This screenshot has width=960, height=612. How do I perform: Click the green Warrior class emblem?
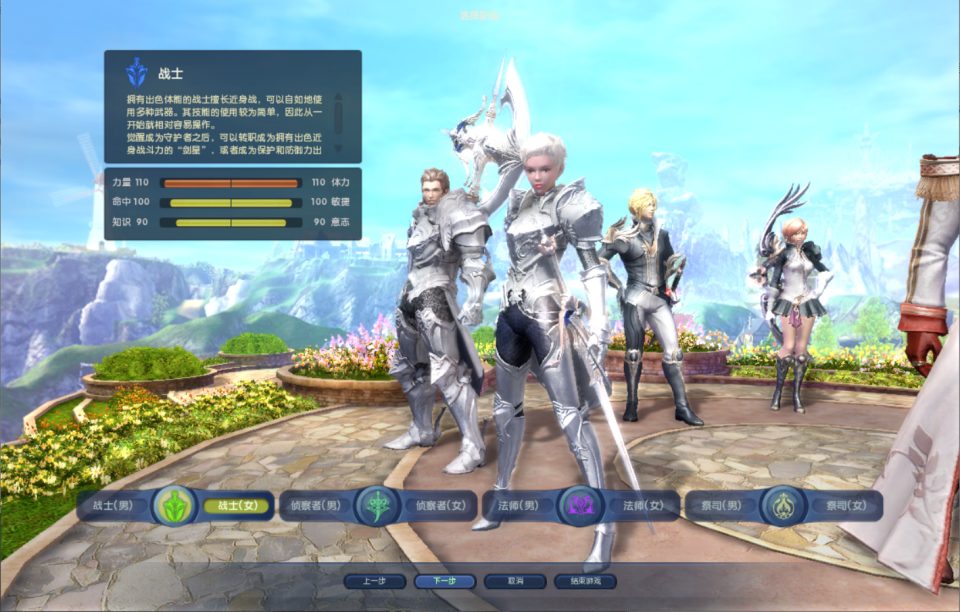pyautogui.click(x=173, y=505)
